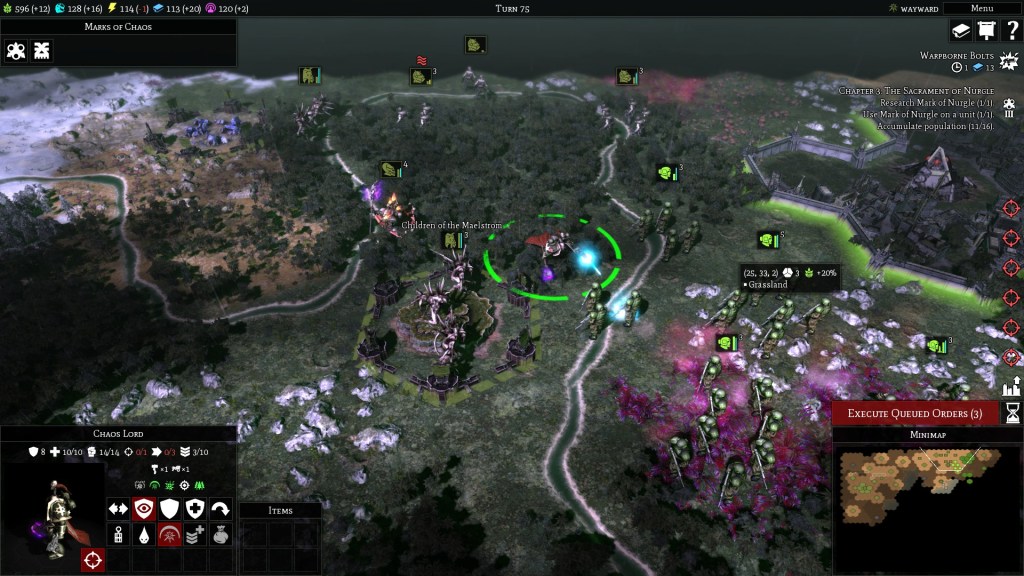Activate the move arrows action
The image size is (1024, 576).
click(x=118, y=509)
